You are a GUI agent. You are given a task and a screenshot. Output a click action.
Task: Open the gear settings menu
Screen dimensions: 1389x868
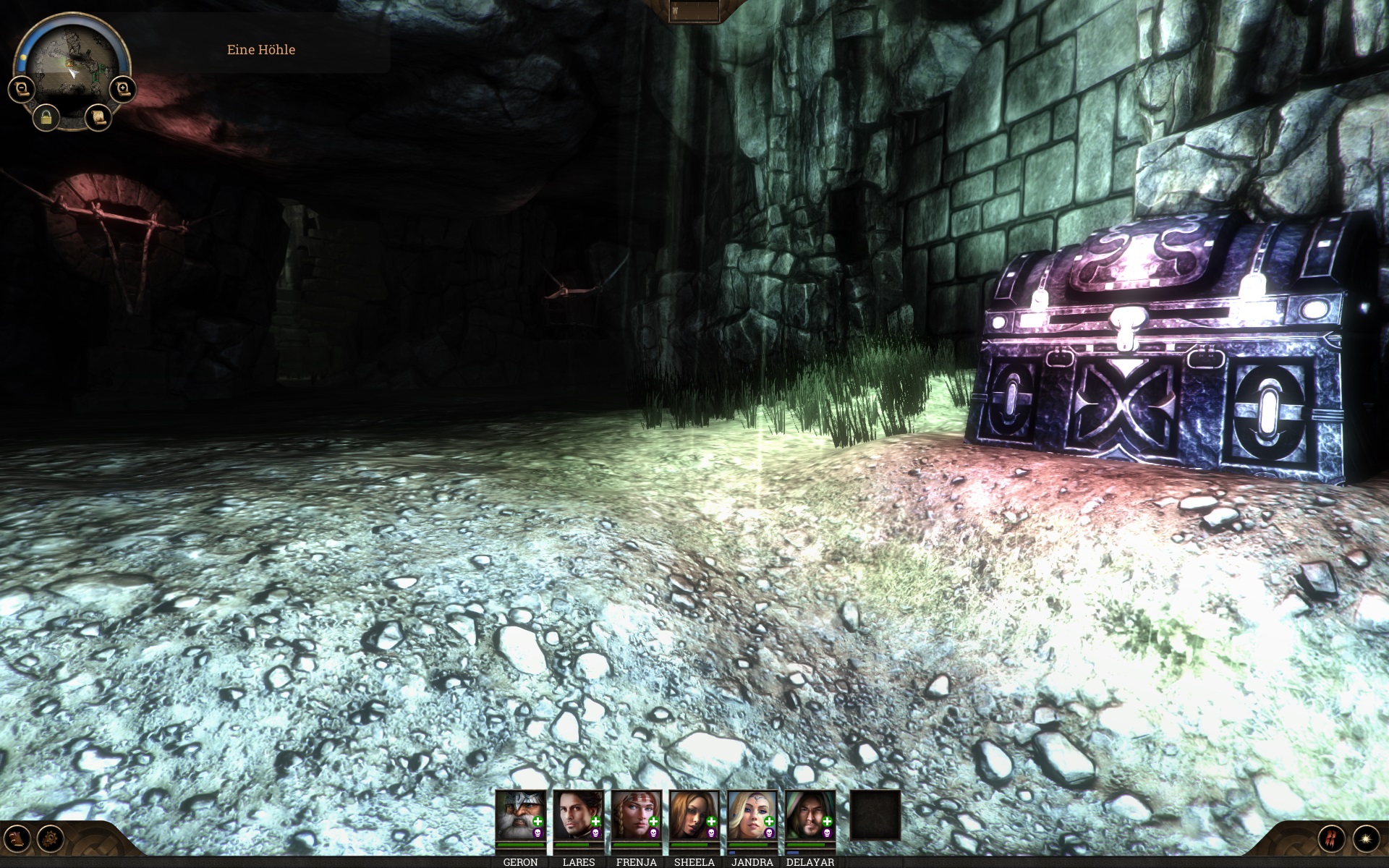51,839
